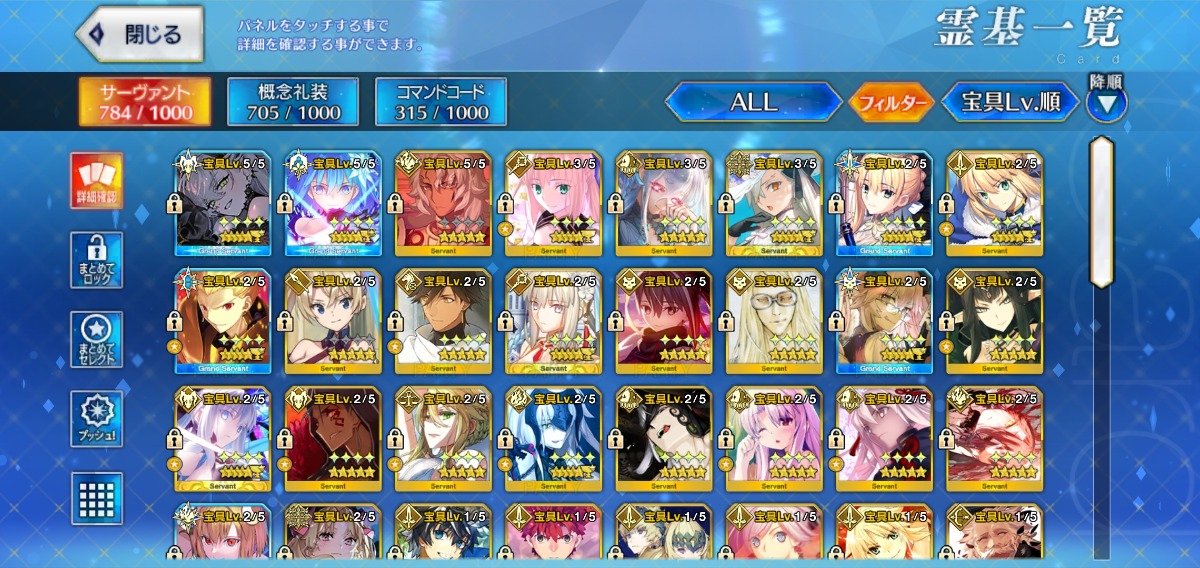Image resolution: width=1200 pixels, height=568 pixels.
Task: Toggle the 降順 sort order arrow
Action: 1107,102
